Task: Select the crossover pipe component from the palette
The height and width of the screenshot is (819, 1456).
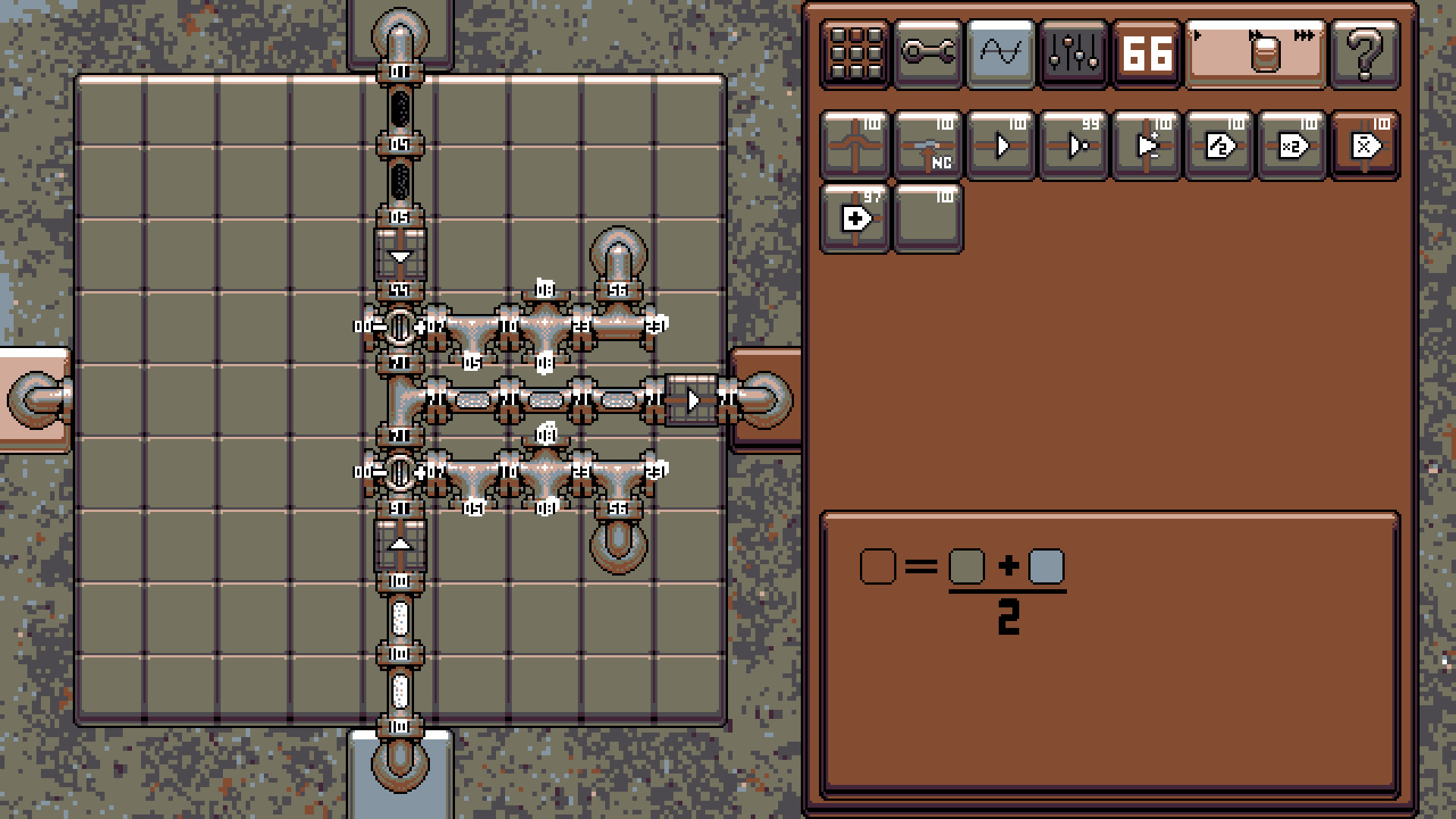Action: [x=855, y=144]
